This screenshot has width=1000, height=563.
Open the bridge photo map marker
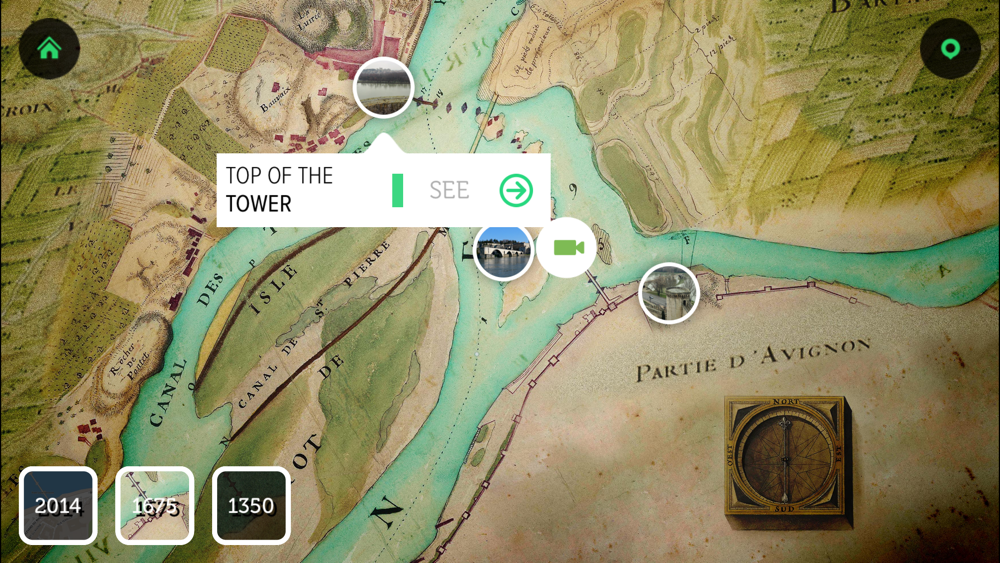tap(502, 251)
